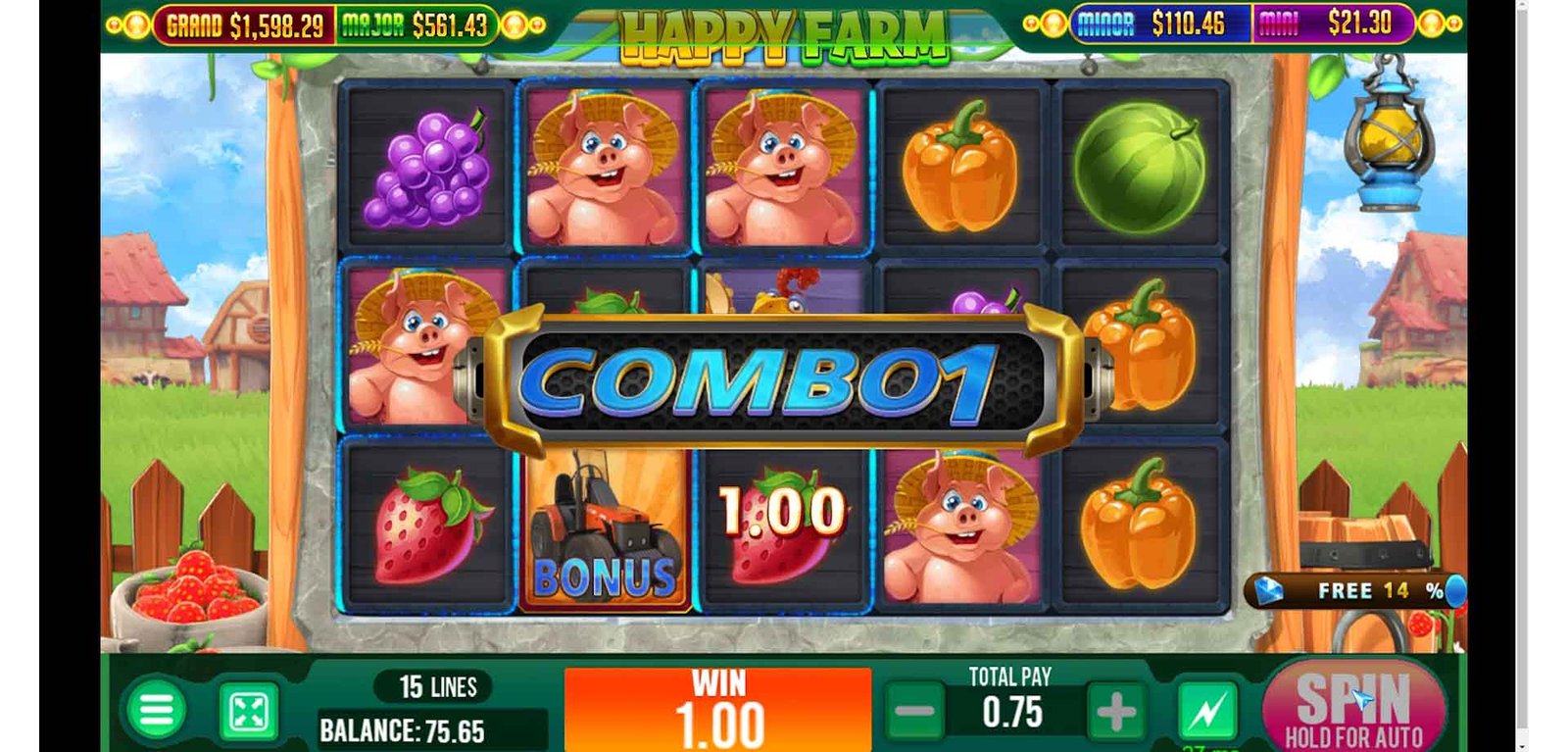
Task: Open the FREE 14% diamond bonus meter
Action: click(x=1357, y=590)
